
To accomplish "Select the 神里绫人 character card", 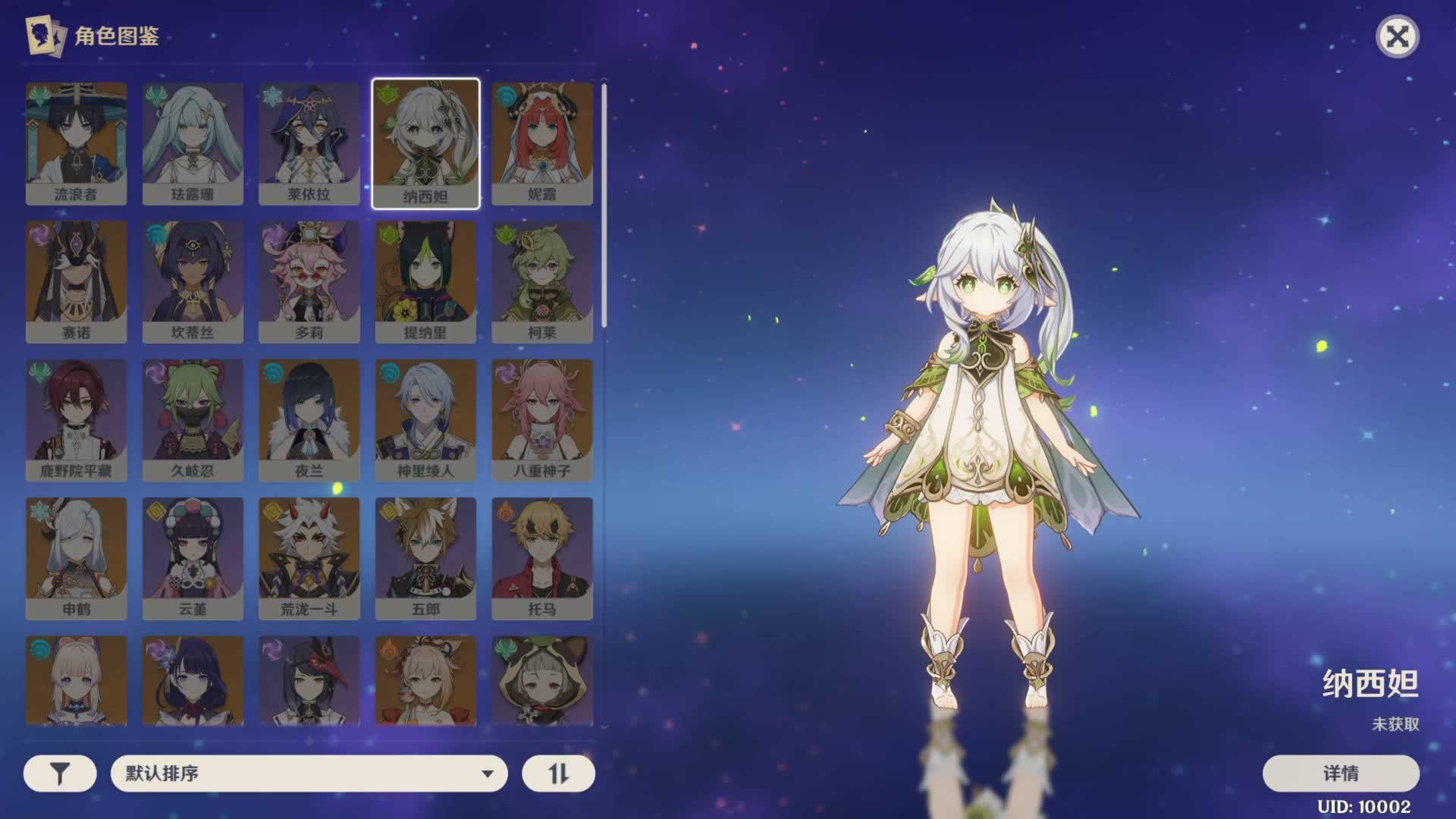I will pyautogui.click(x=425, y=420).
